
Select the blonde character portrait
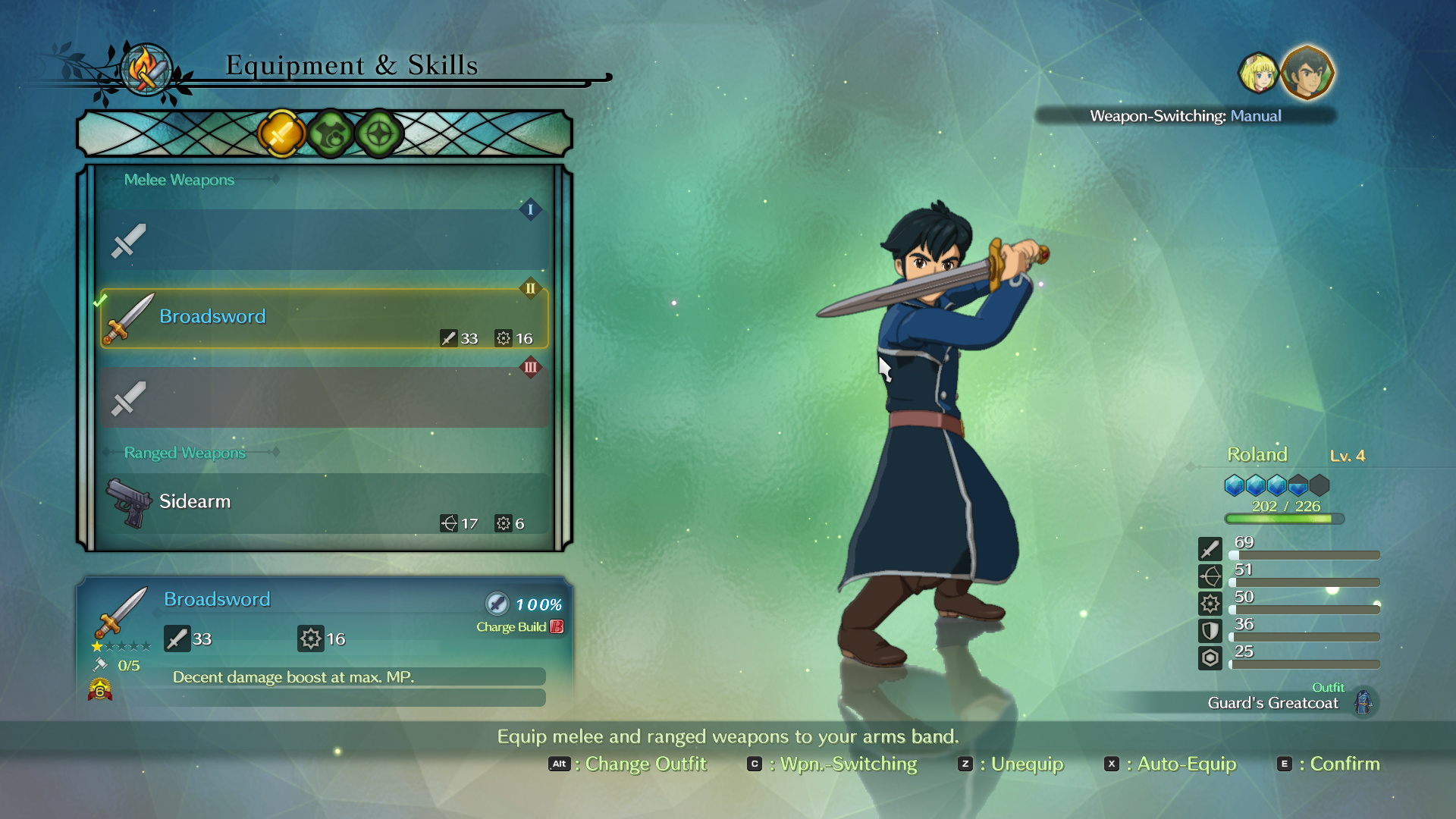pos(1258,74)
